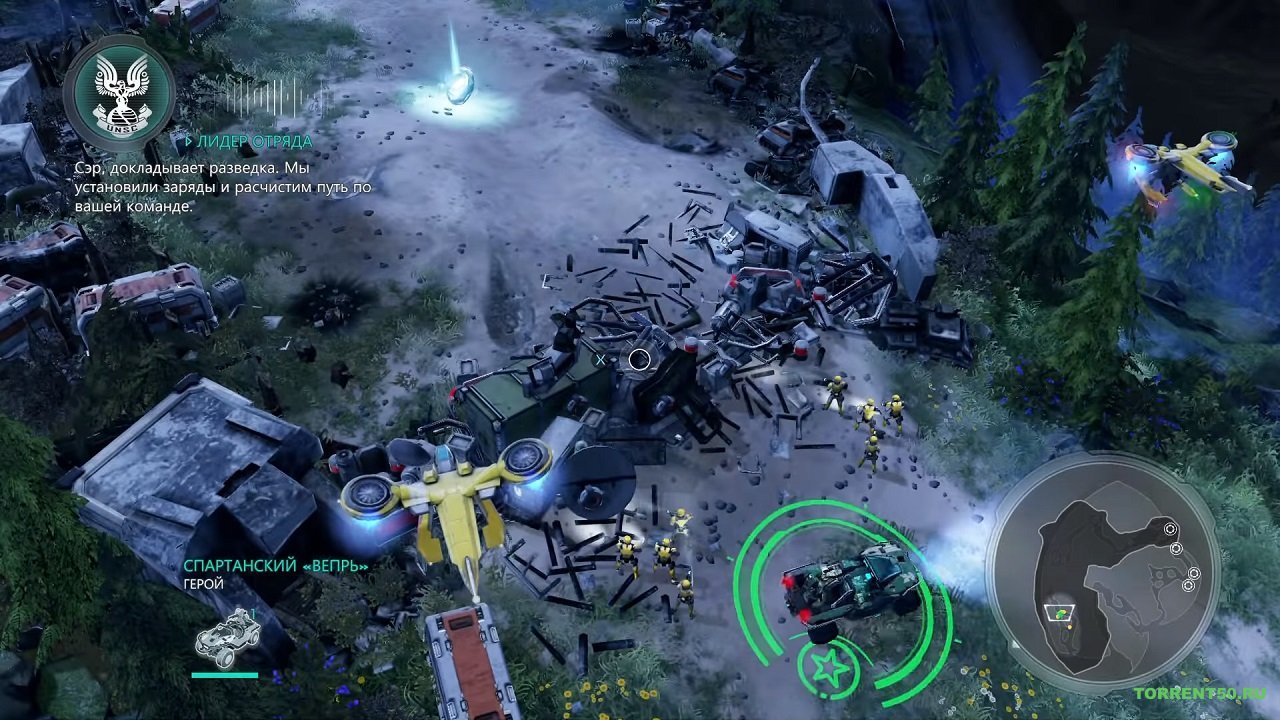Open details via the second minimap beacon chevron
Viewport: 1280px width, 720px height.
point(1176,550)
